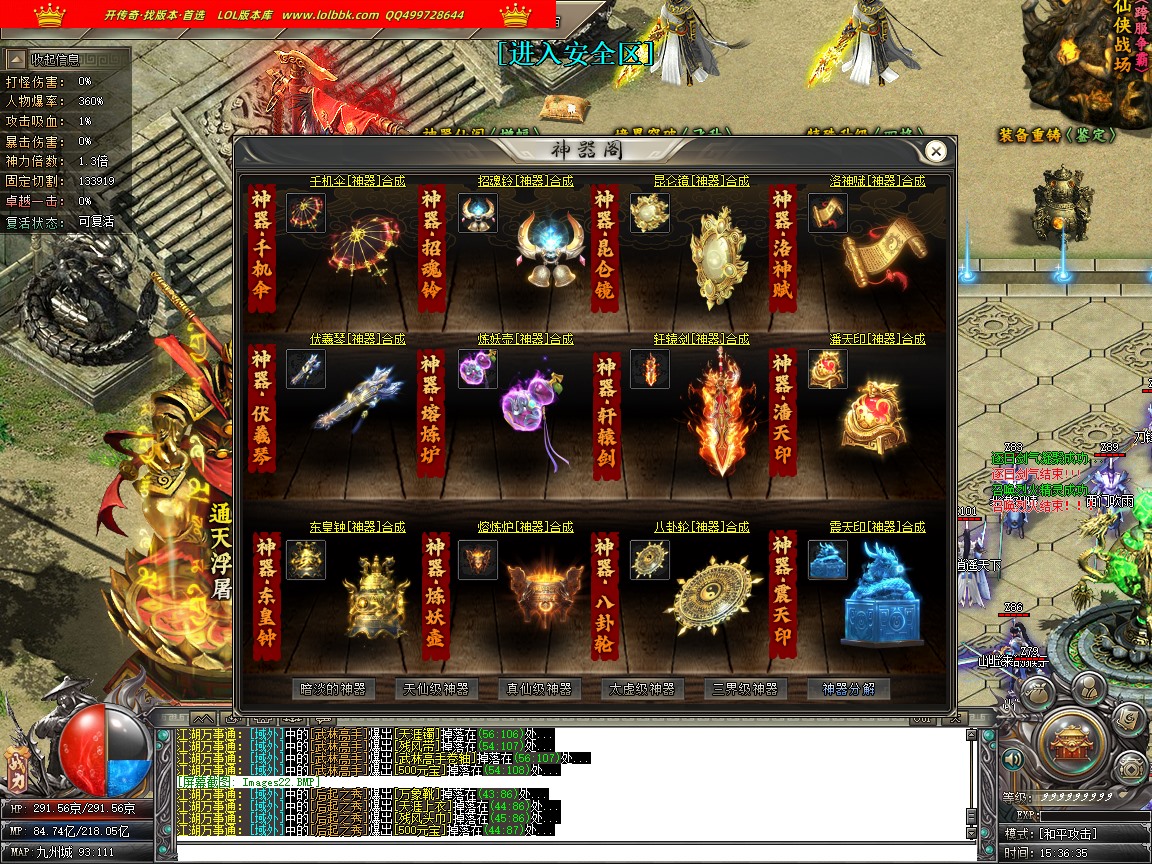The height and width of the screenshot is (864, 1152).
Task: Open the bag pouch icon
Action: 1037,690
